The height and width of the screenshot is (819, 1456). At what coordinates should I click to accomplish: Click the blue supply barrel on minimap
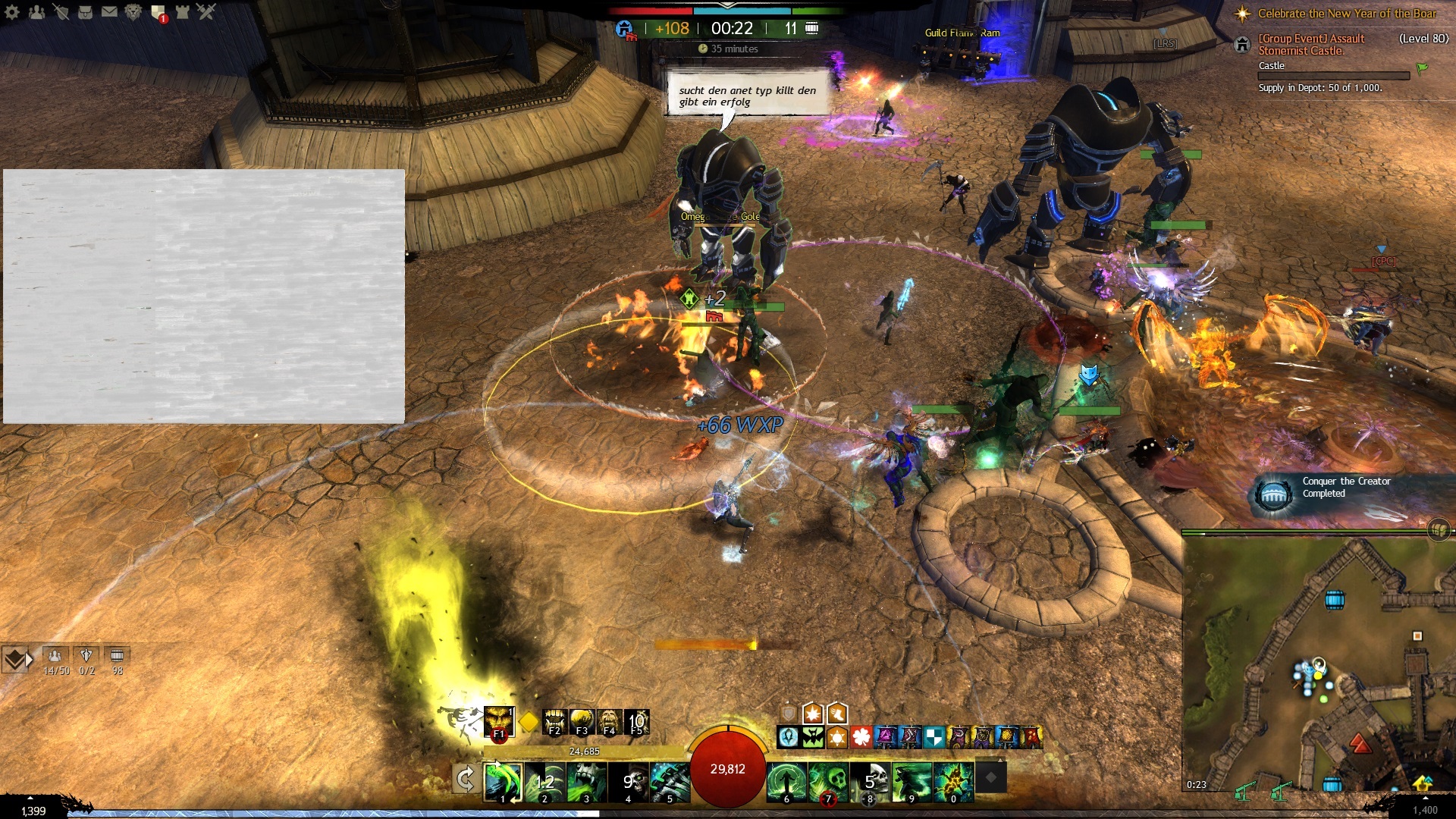(1334, 601)
